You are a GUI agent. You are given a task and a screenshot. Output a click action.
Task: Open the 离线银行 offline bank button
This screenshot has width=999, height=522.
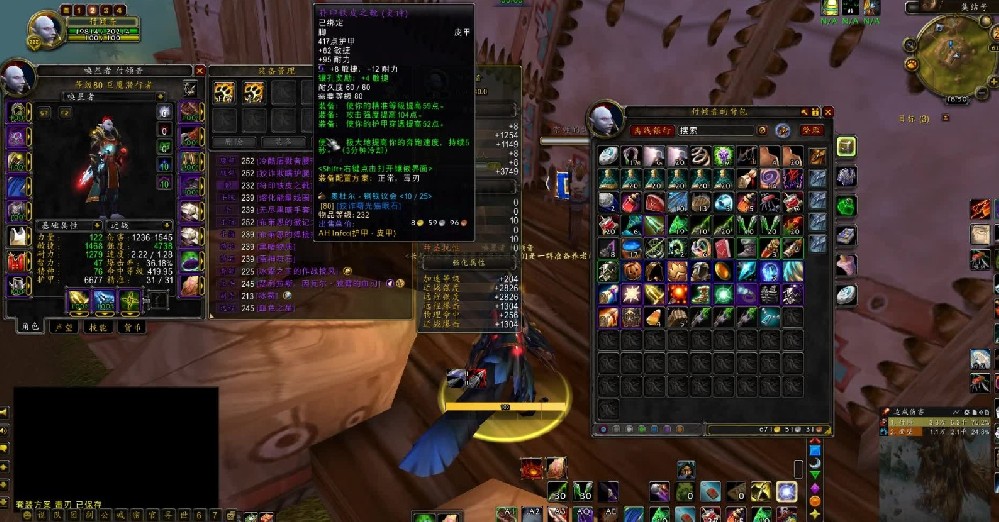[x=651, y=130]
